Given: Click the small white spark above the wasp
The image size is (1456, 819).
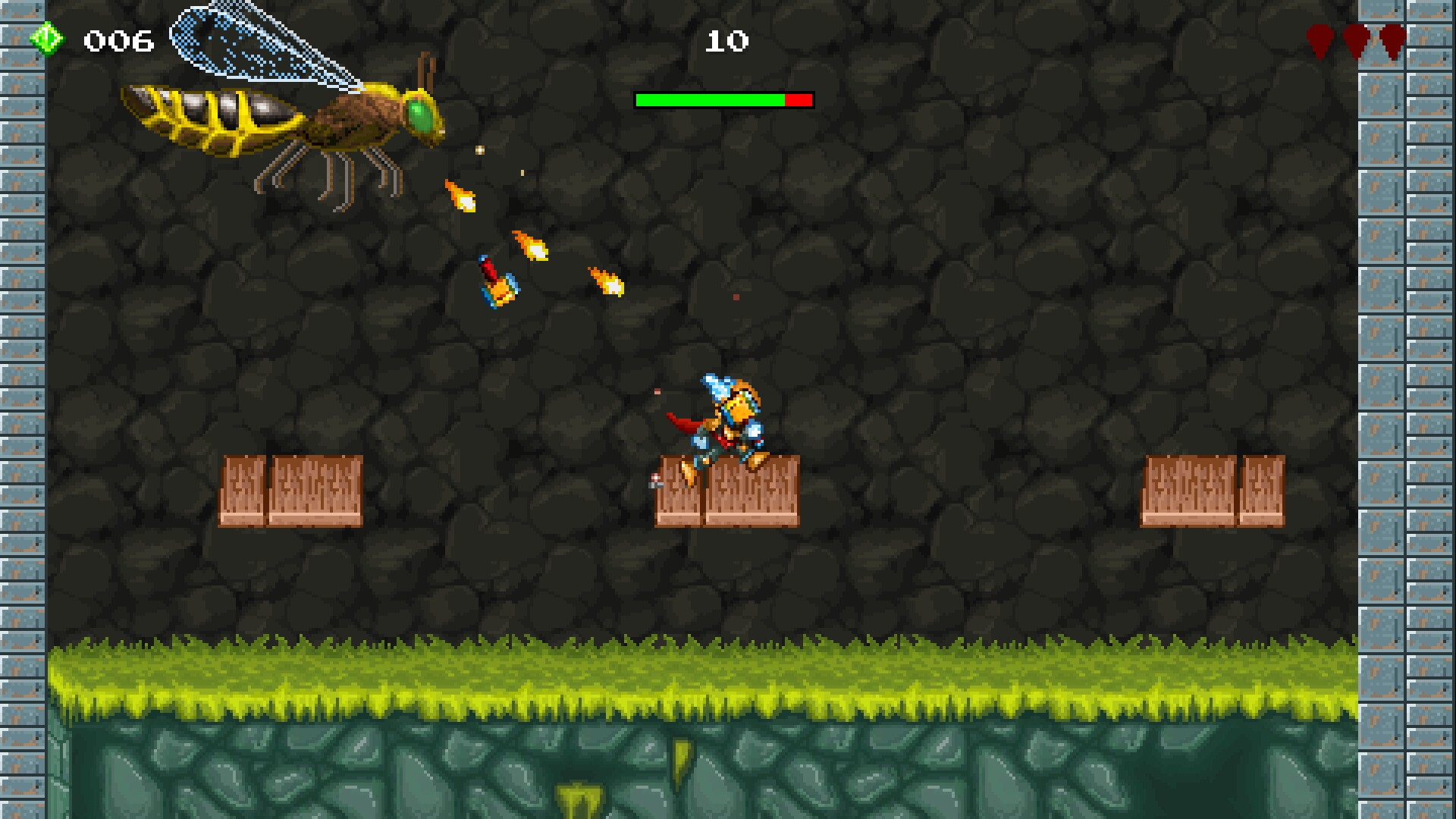Looking at the screenshot, I should 479,149.
